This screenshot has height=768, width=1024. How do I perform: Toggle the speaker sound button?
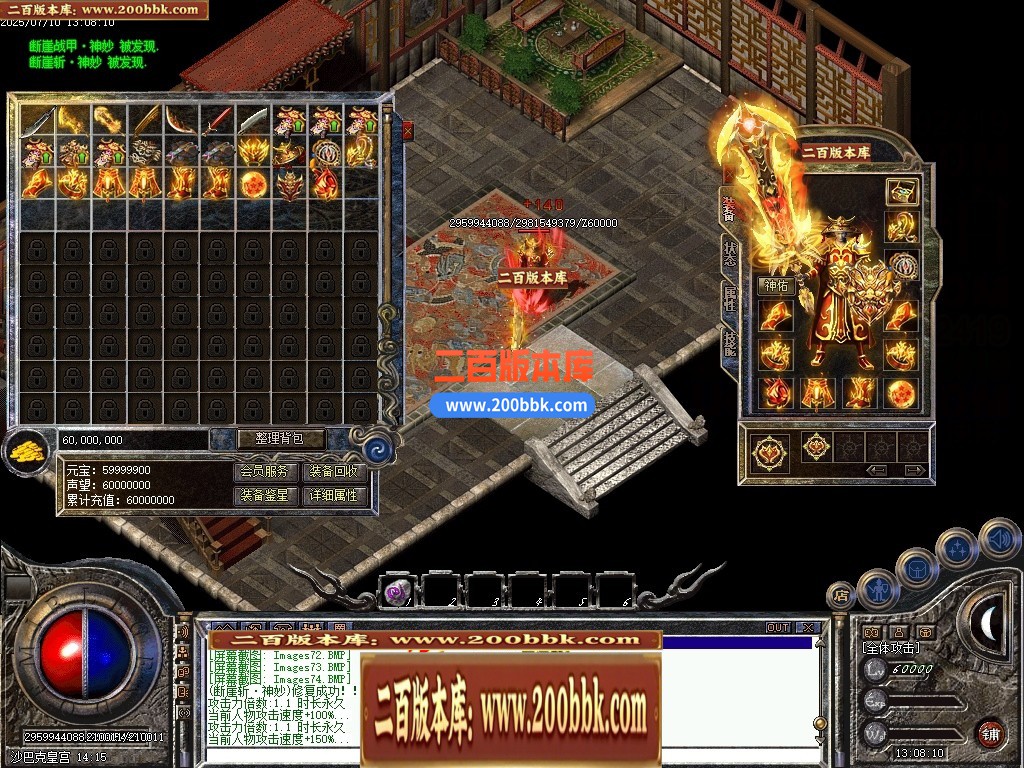[x=999, y=538]
